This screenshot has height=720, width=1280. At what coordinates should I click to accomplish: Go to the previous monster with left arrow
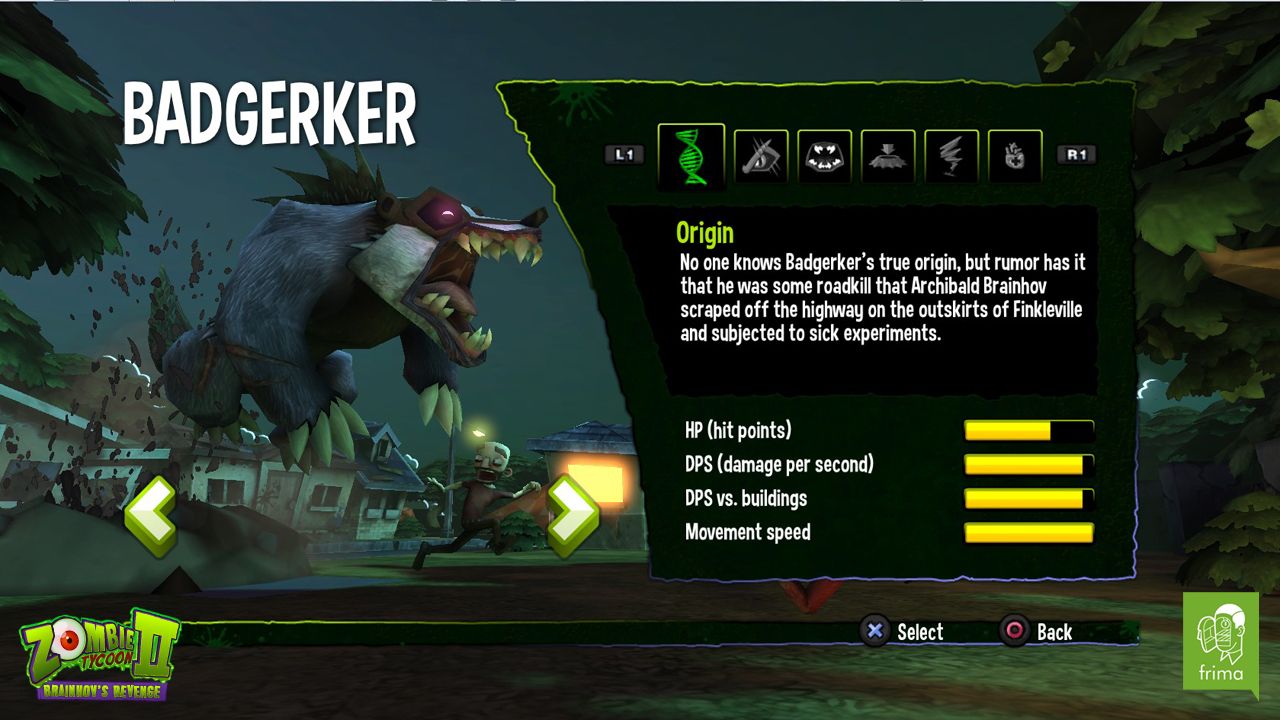(x=151, y=516)
